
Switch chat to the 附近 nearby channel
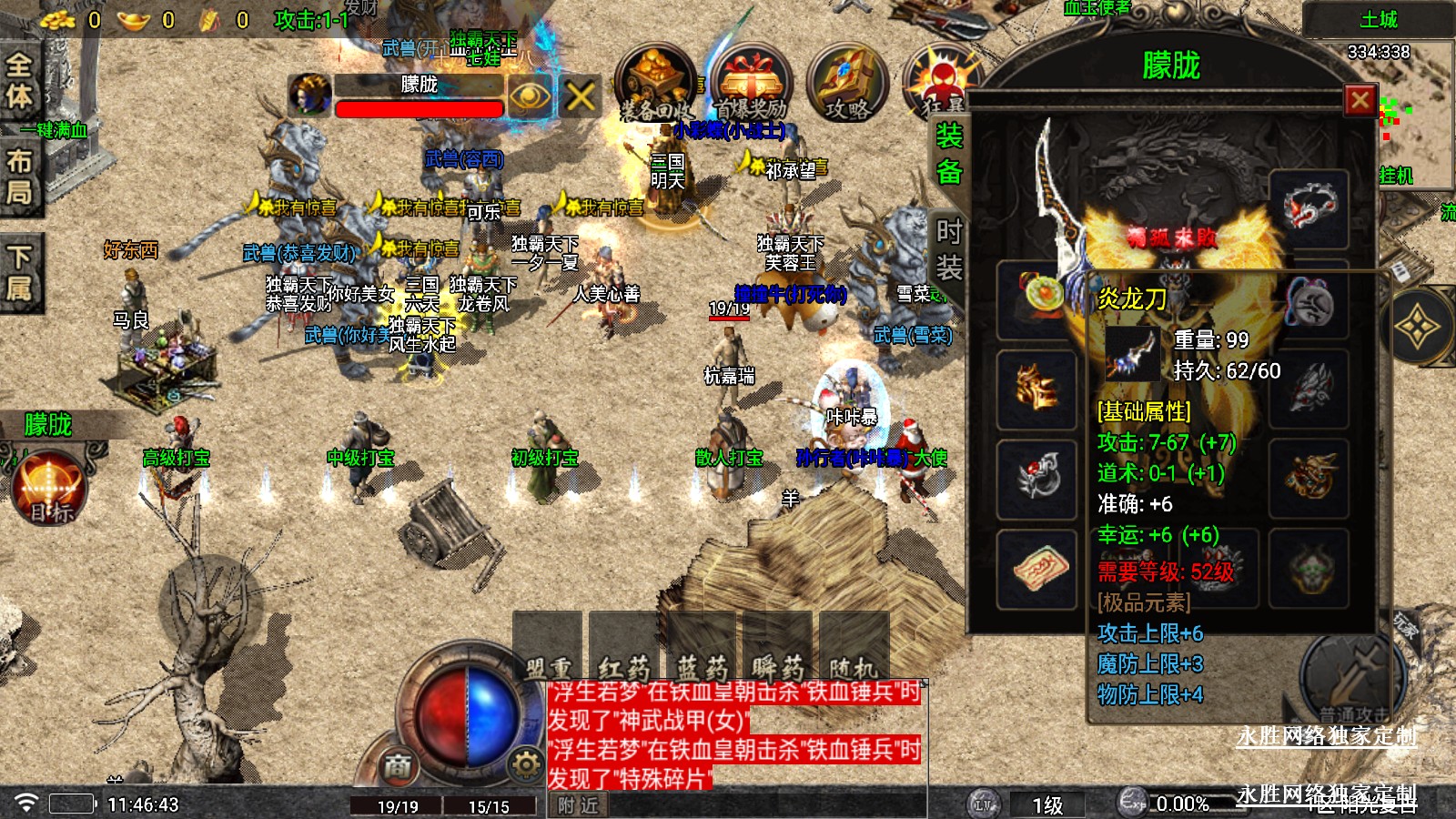pos(578,805)
